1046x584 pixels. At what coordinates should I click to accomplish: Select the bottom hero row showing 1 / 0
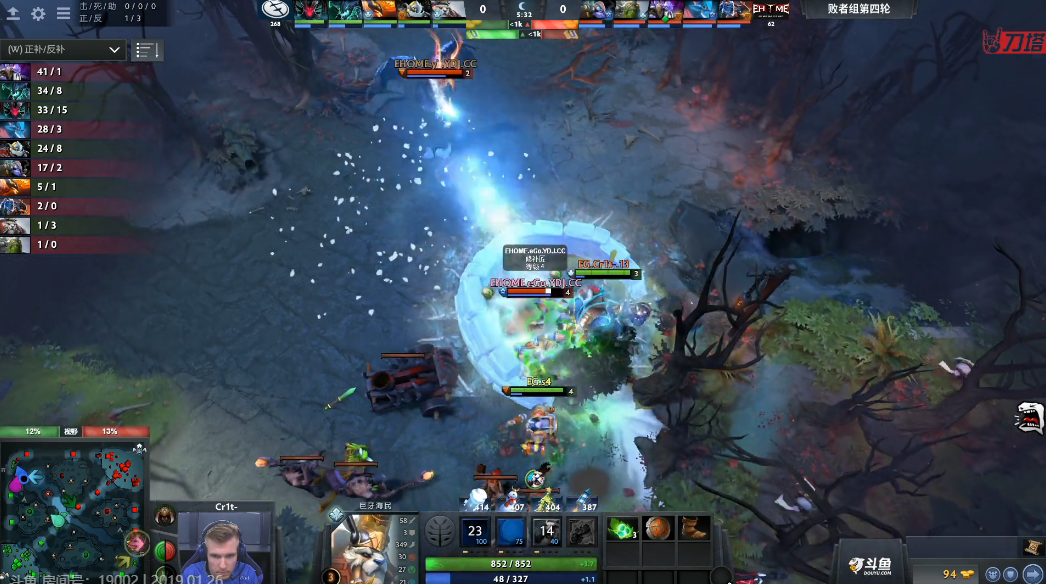pos(60,244)
